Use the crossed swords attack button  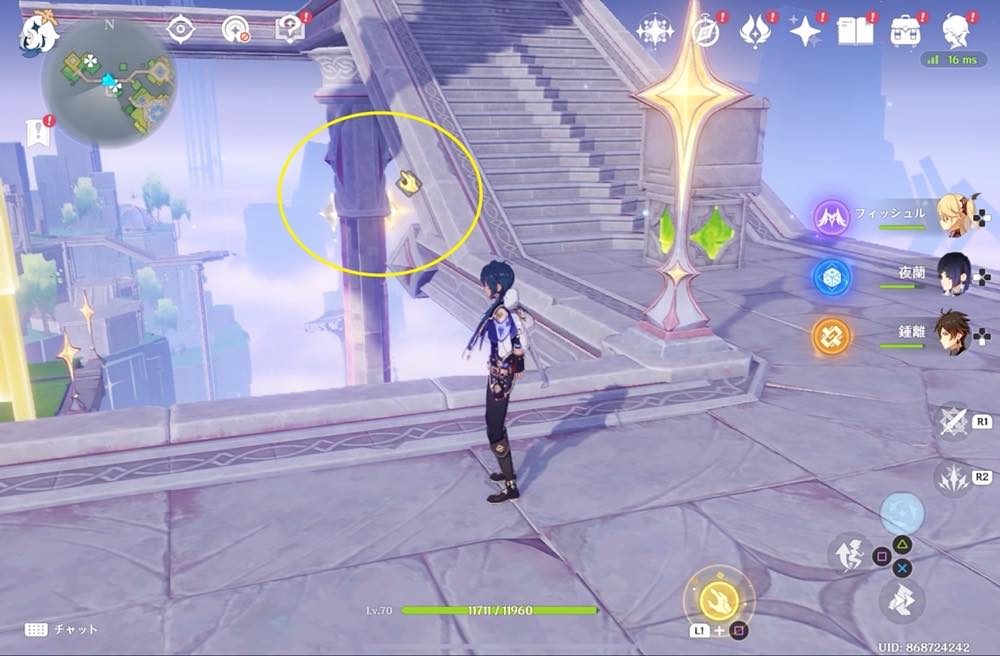click(954, 421)
